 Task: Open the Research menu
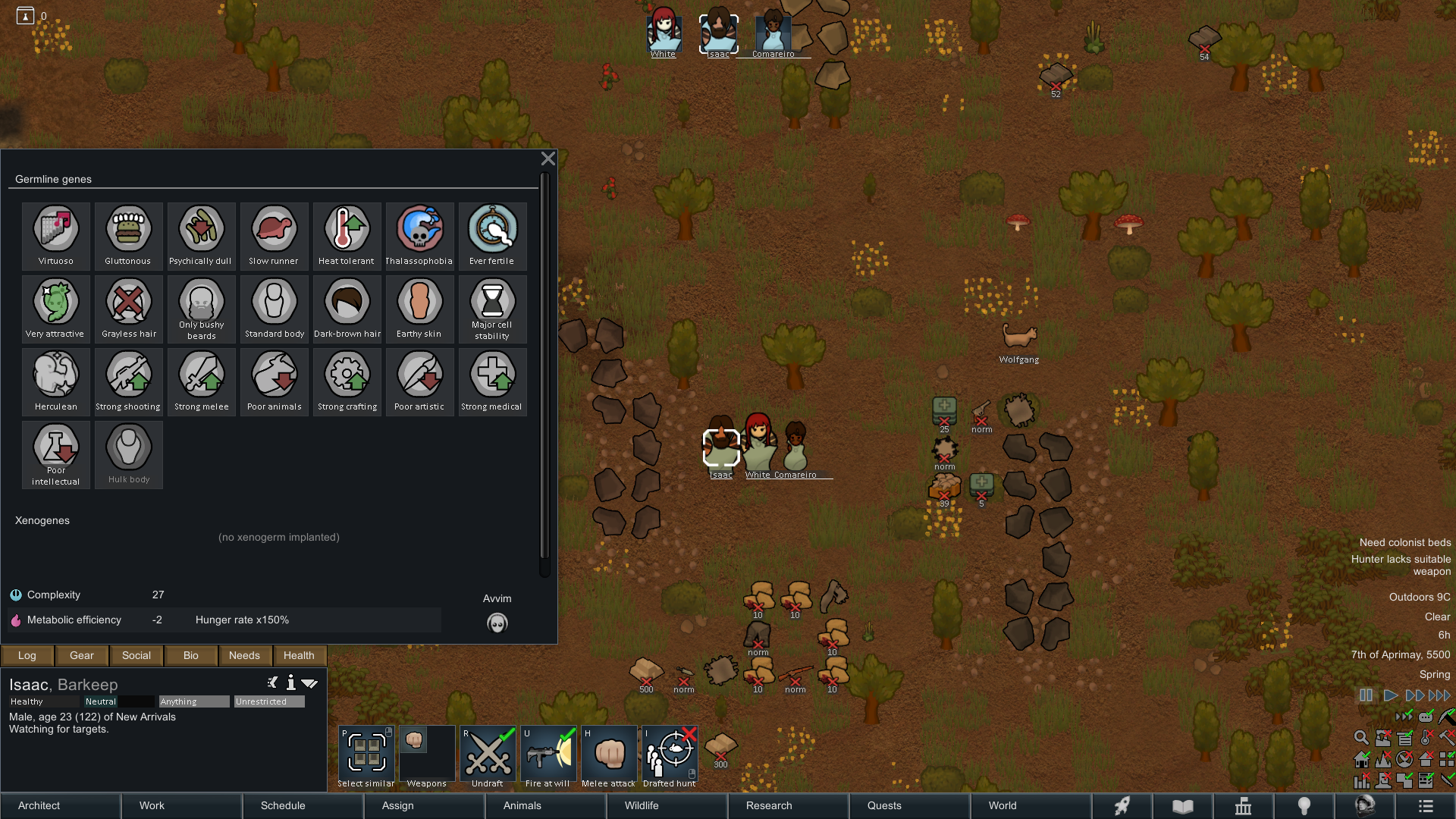click(788, 805)
